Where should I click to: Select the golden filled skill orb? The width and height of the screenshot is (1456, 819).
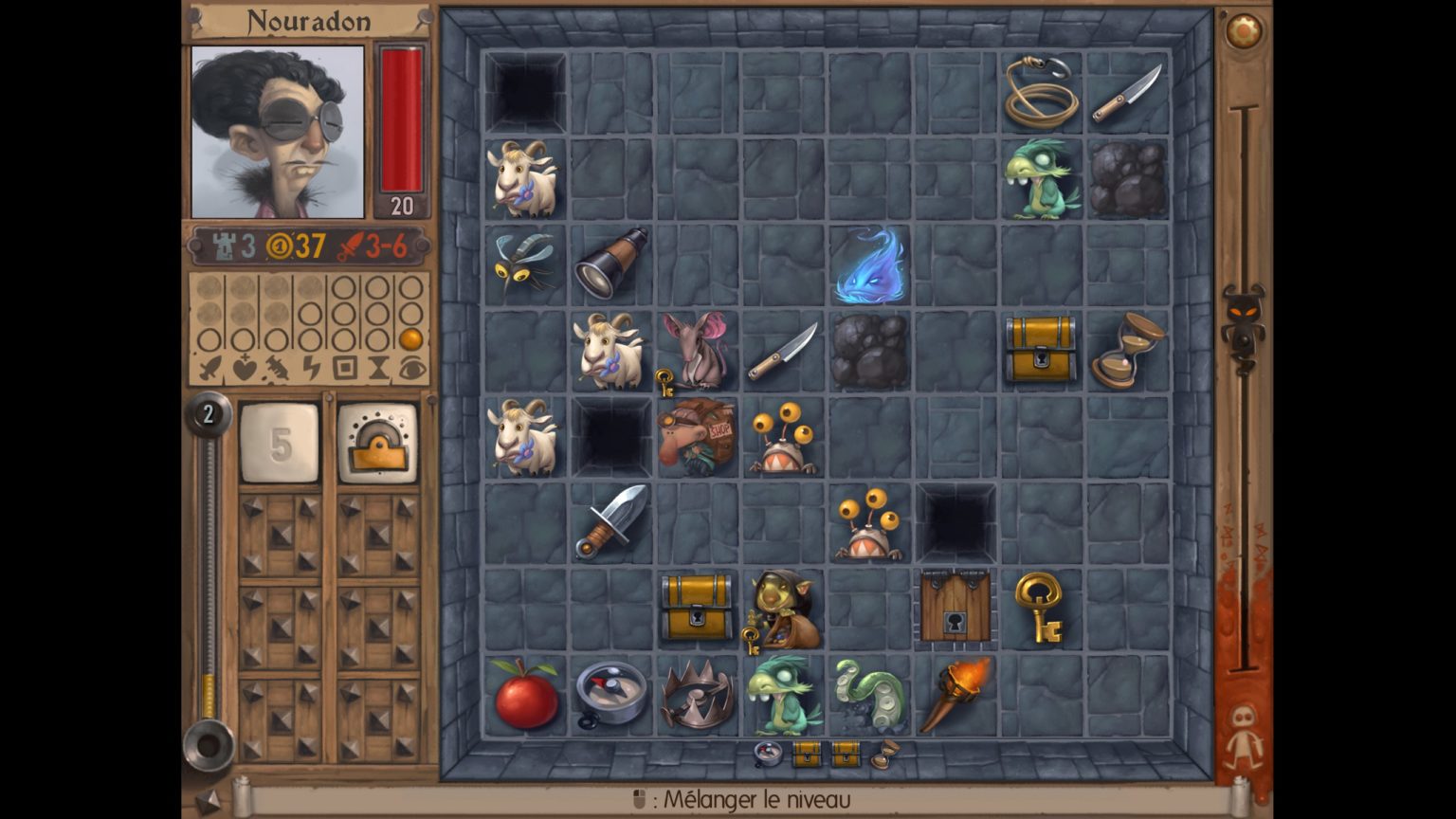point(412,339)
